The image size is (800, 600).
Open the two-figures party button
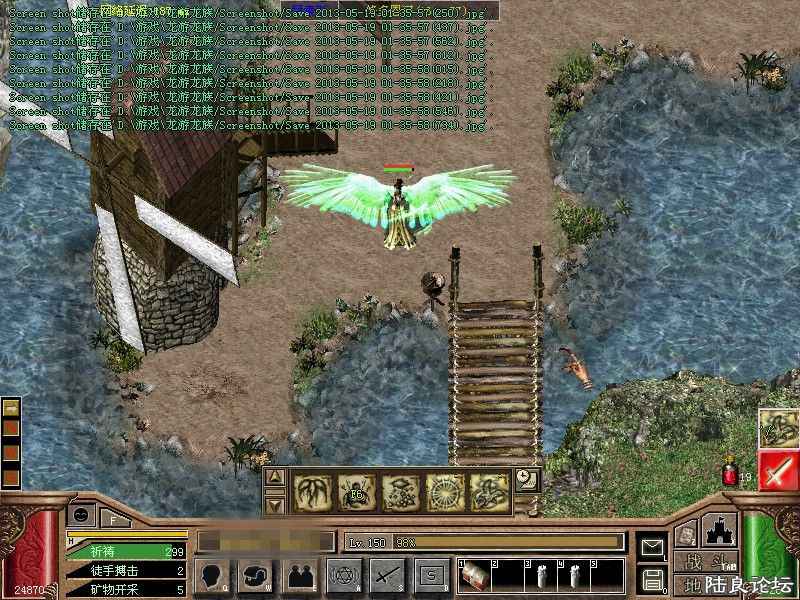300,575
